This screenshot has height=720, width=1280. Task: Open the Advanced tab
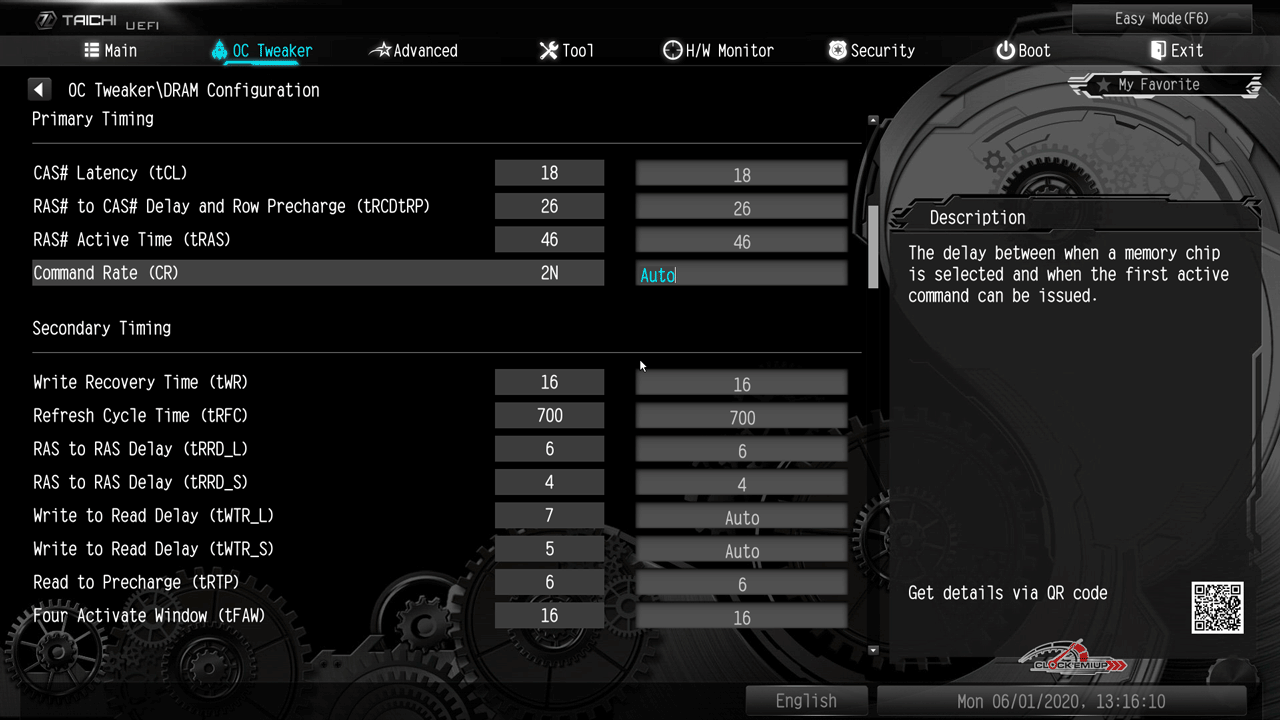(413, 51)
